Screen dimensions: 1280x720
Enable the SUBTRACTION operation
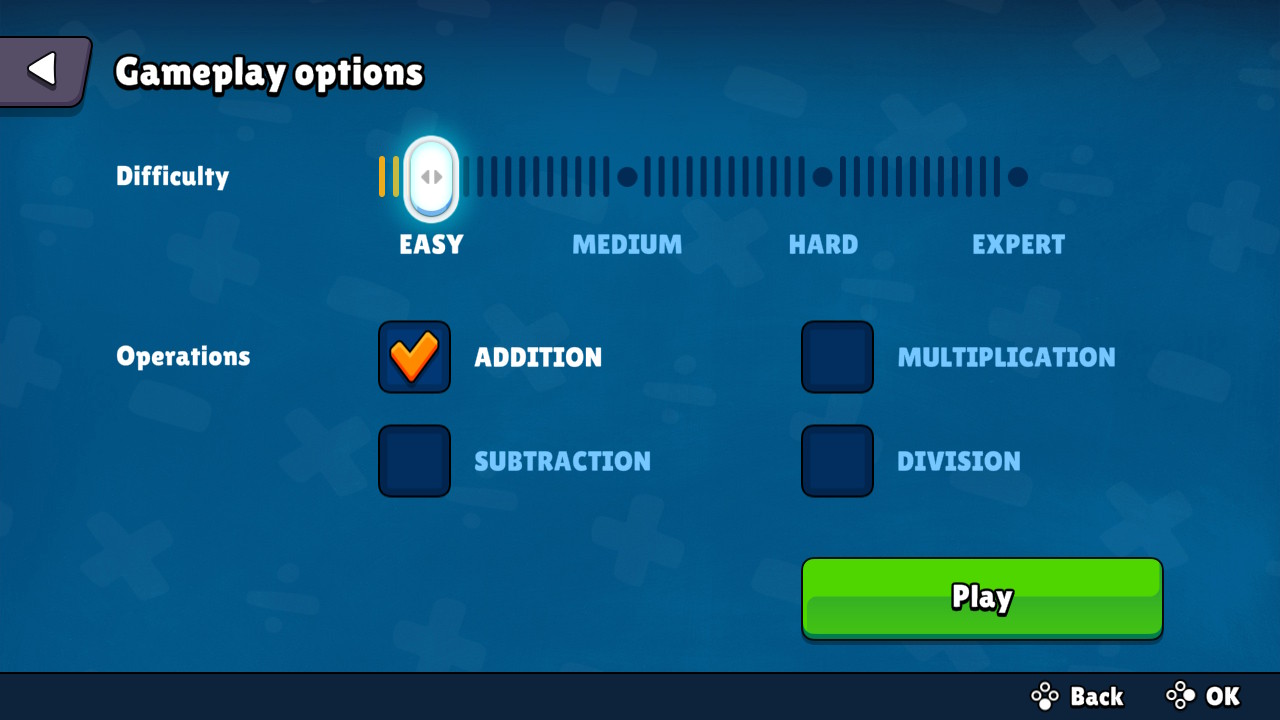414,461
